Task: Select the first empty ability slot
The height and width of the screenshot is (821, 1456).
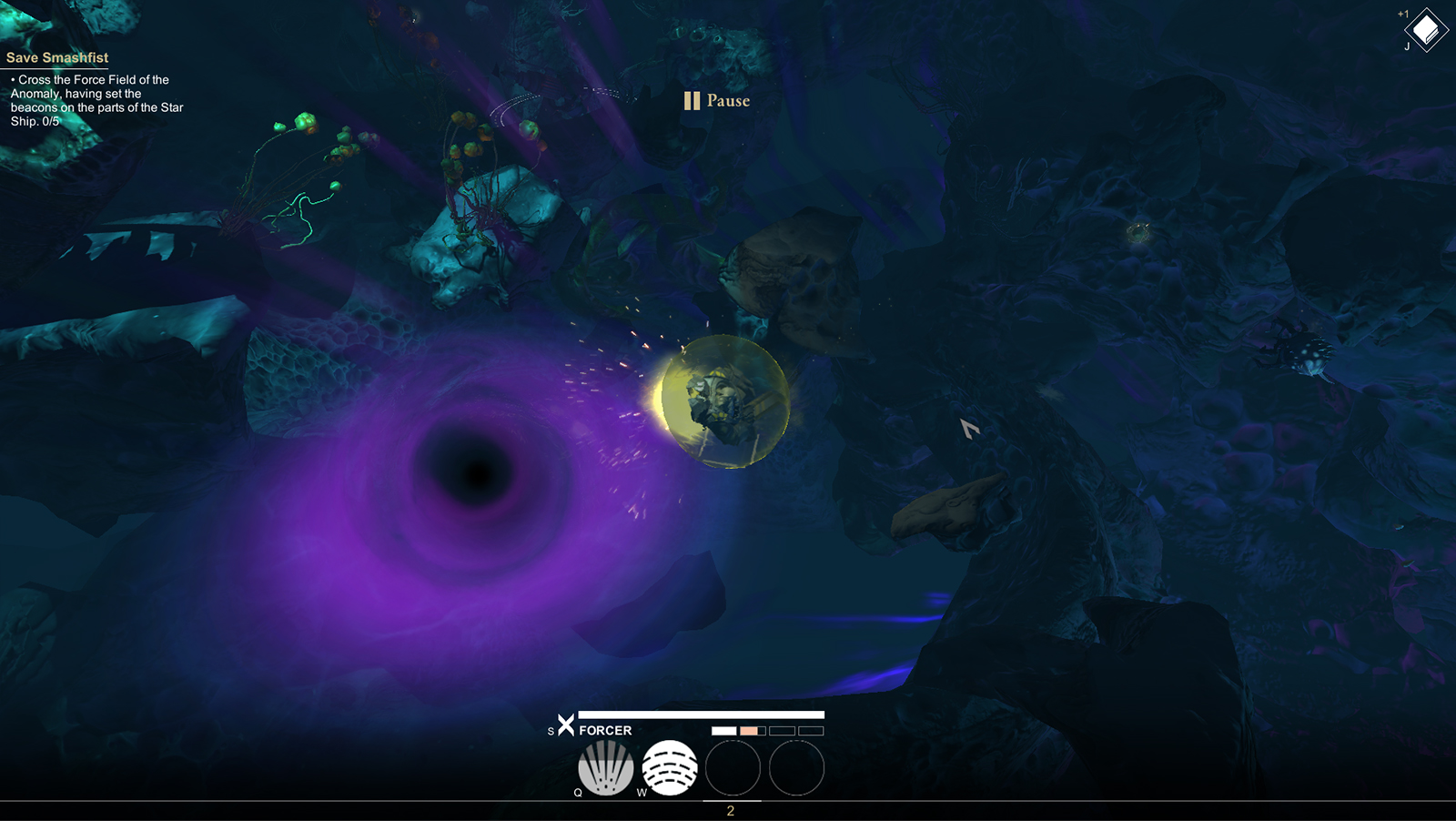Action: pyautogui.click(x=733, y=769)
